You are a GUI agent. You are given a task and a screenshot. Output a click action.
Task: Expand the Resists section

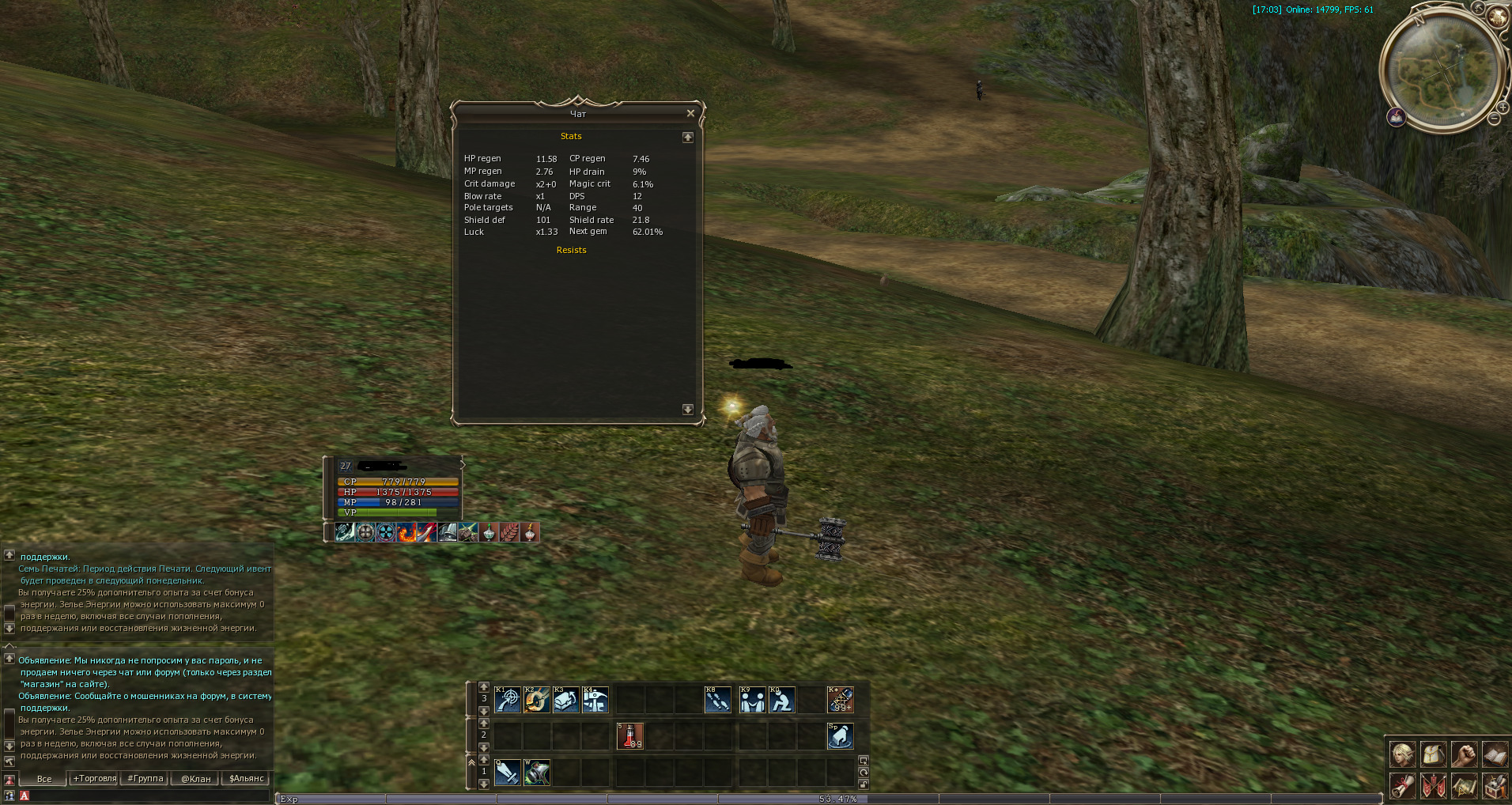click(x=571, y=250)
